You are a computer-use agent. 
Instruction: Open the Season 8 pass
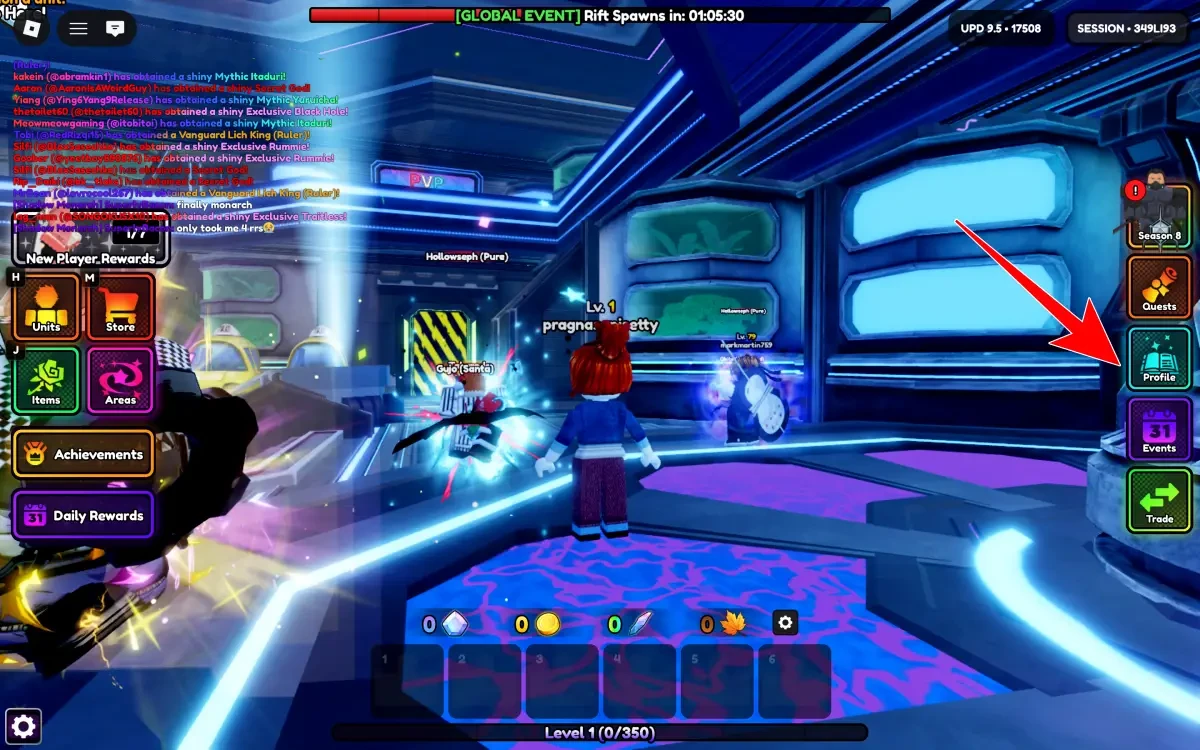[x=1159, y=216]
